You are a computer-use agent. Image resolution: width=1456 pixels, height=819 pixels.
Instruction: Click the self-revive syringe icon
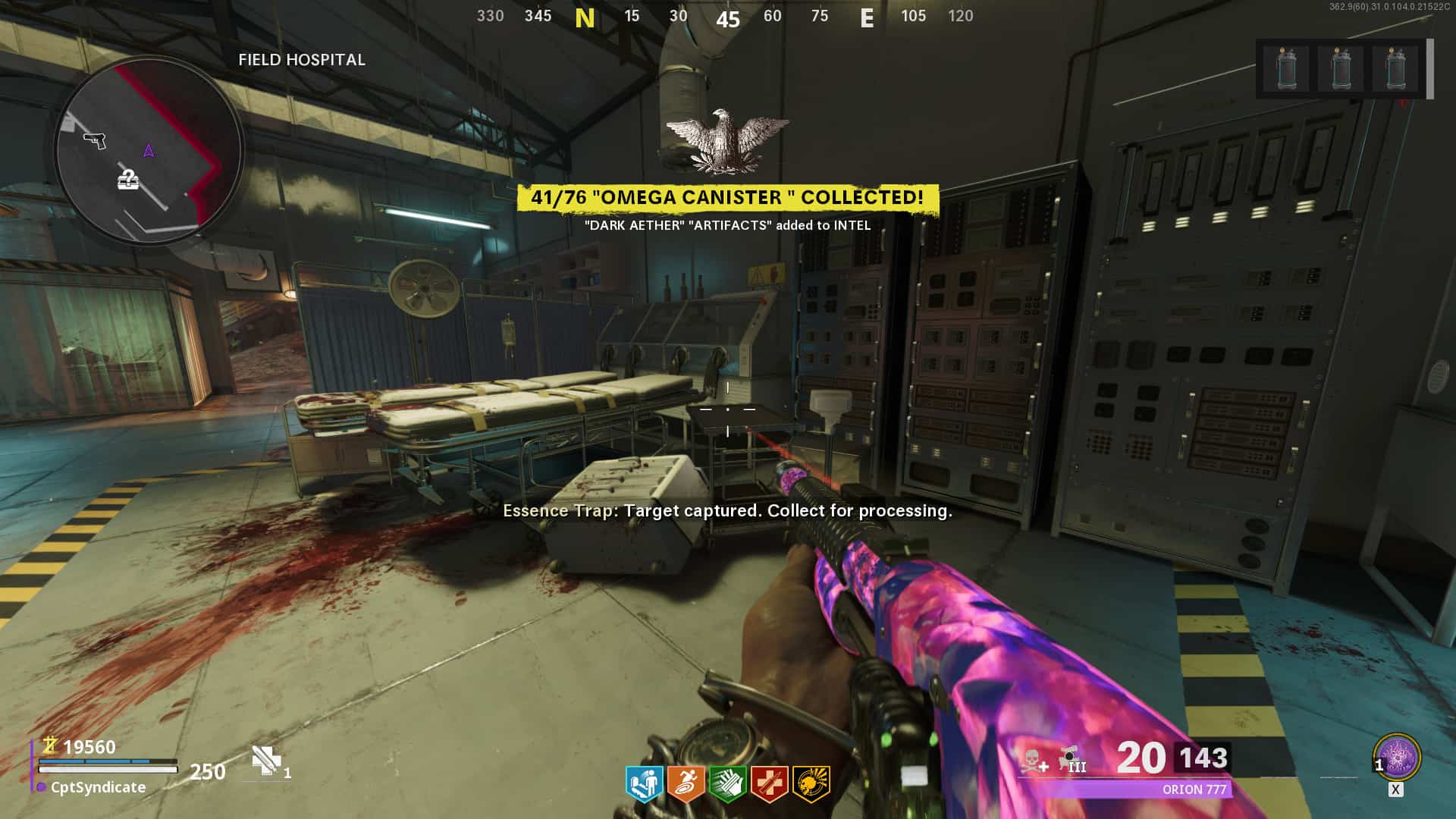(266, 761)
